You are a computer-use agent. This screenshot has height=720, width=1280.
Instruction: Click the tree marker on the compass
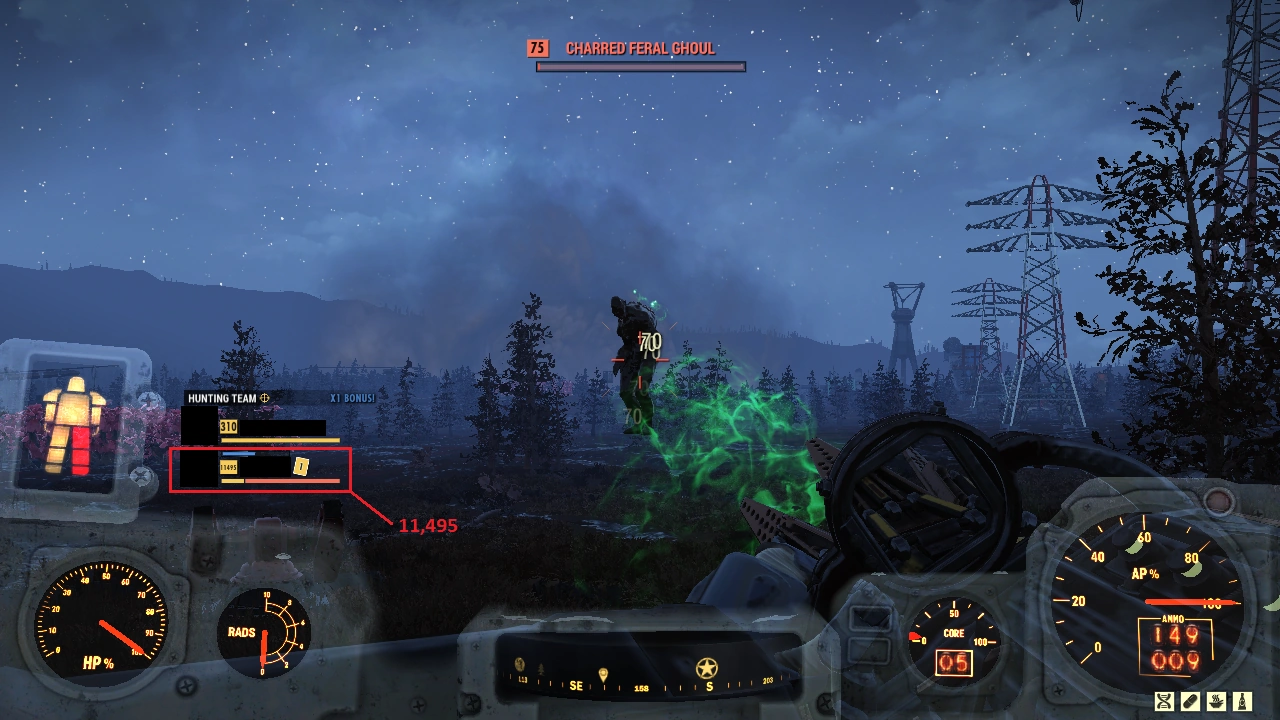point(541,669)
